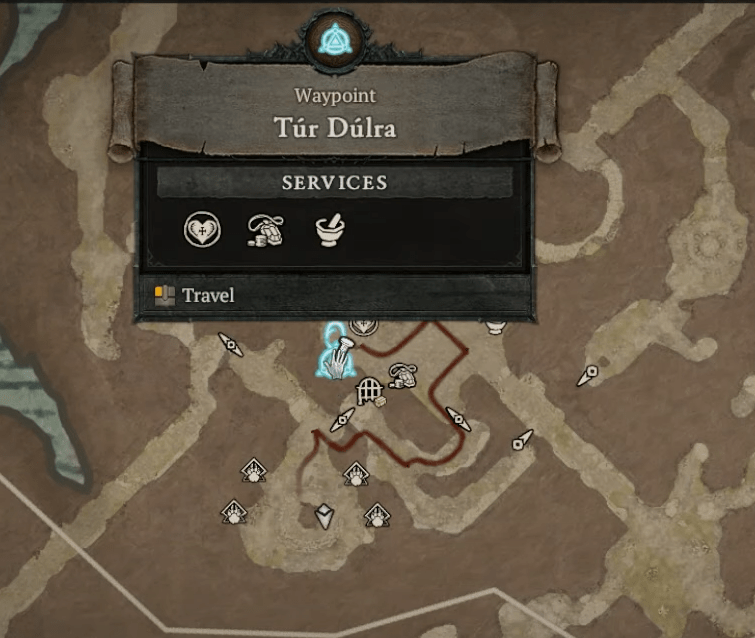Select the coin bags vendor service icon
The width and height of the screenshot is (755, 638).
(264, 231)
